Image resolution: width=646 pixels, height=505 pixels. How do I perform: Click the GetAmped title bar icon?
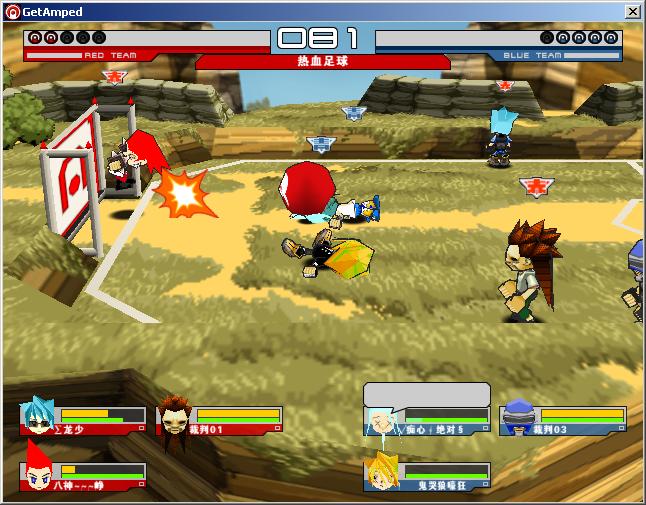13,11
